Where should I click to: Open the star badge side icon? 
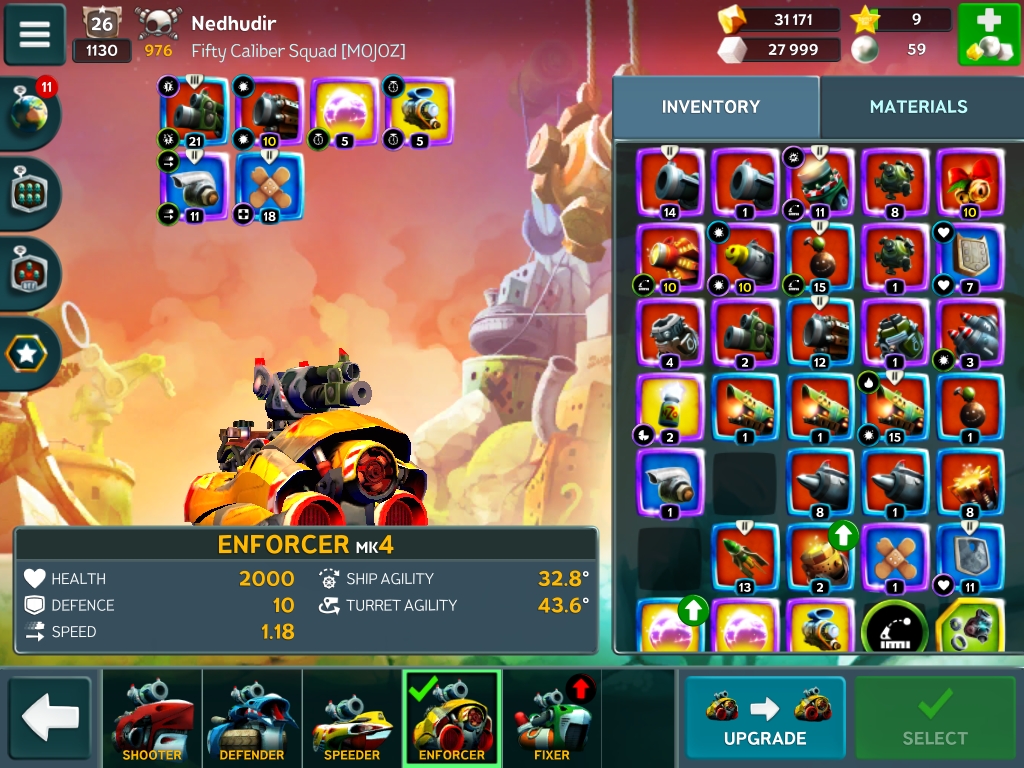(x=31, y=353)
